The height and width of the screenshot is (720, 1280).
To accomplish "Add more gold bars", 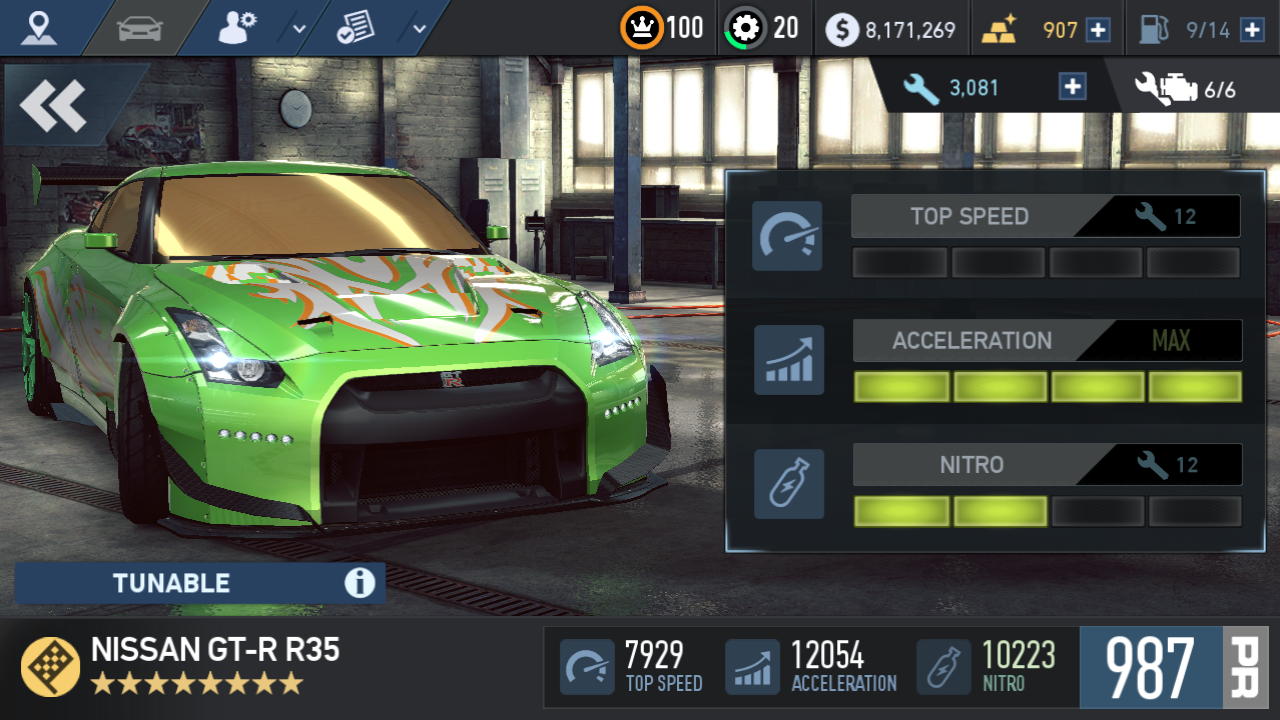I will (1098, 30).
